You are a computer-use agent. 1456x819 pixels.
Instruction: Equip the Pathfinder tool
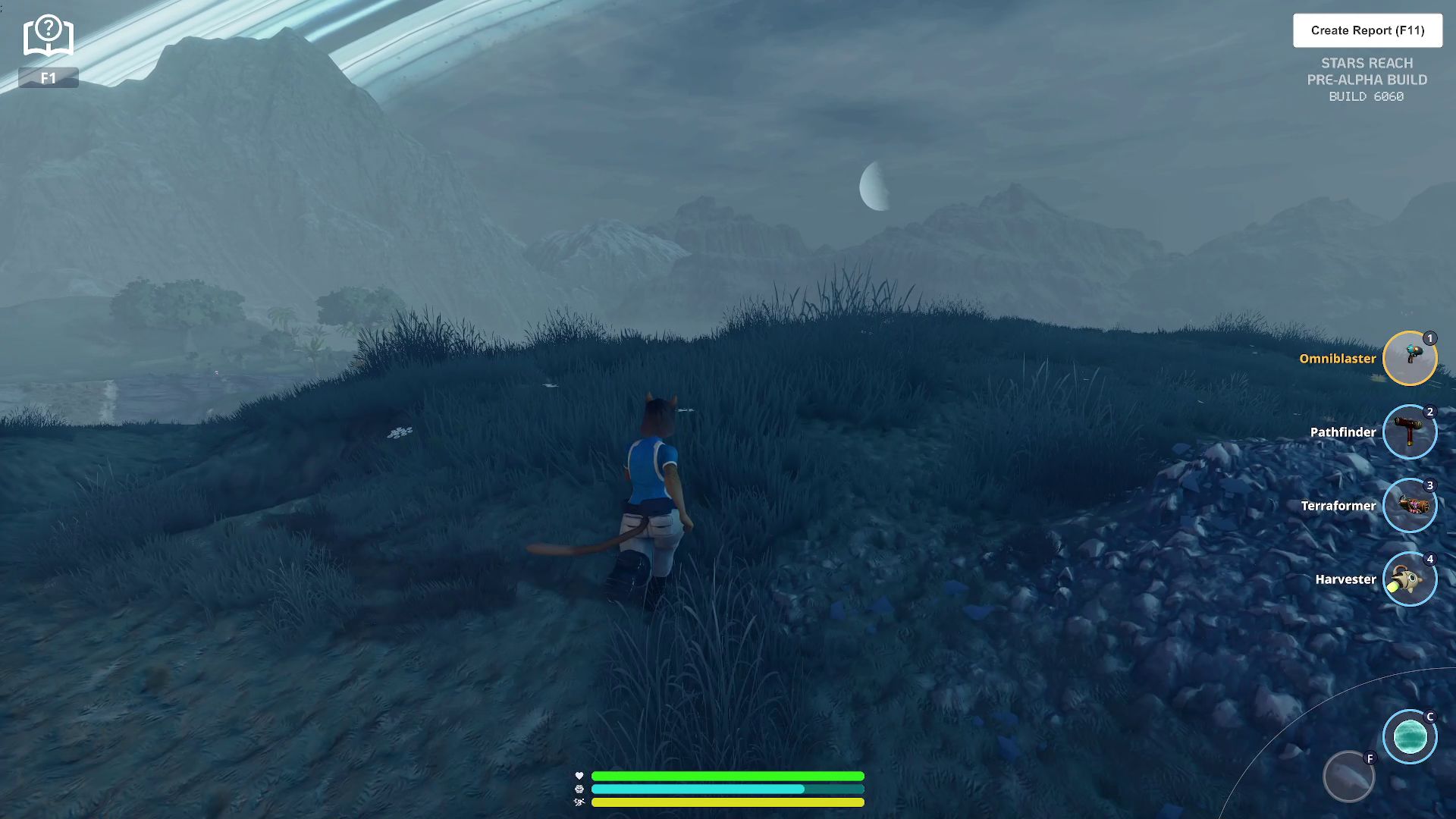click(1409, 432)
